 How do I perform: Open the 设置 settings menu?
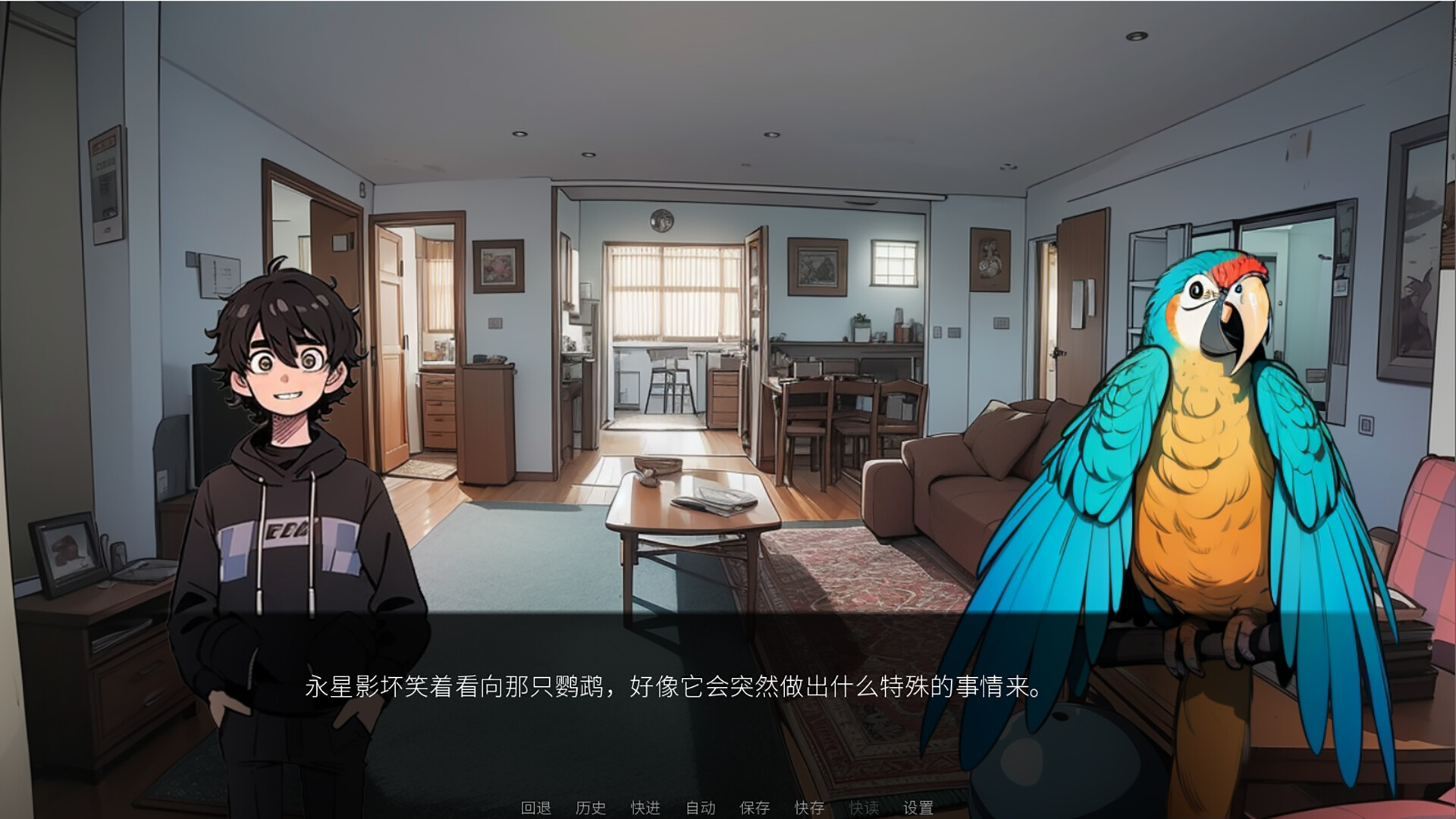coord(916,808)
